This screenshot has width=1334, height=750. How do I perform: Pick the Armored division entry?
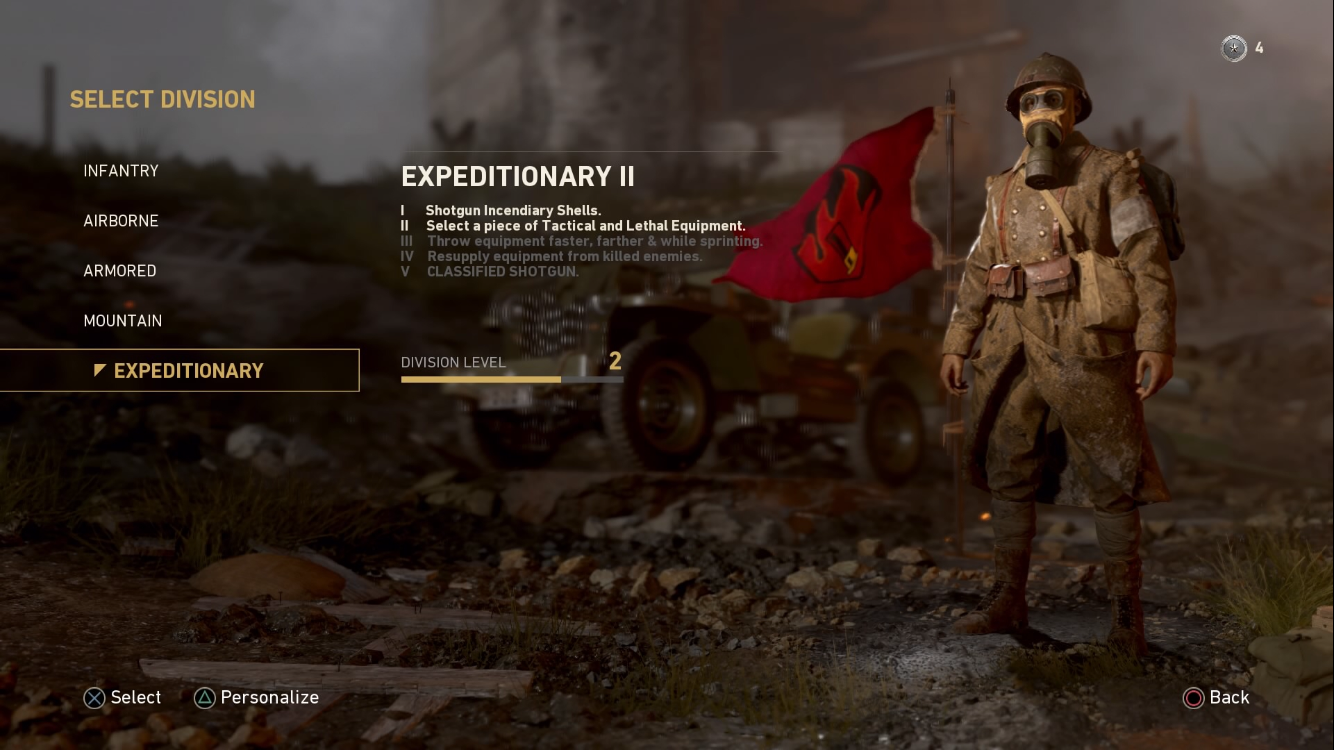[120, 271]
